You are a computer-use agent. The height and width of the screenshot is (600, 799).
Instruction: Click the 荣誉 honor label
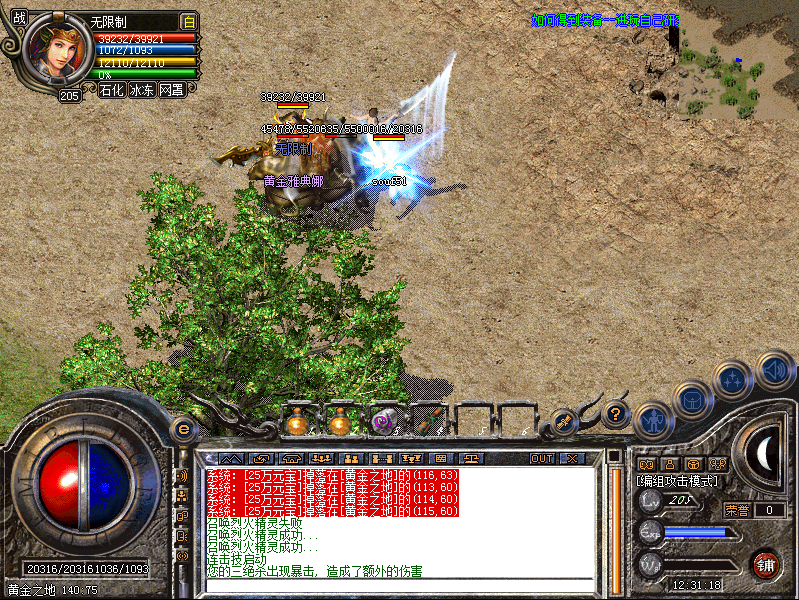click(737, 510)
